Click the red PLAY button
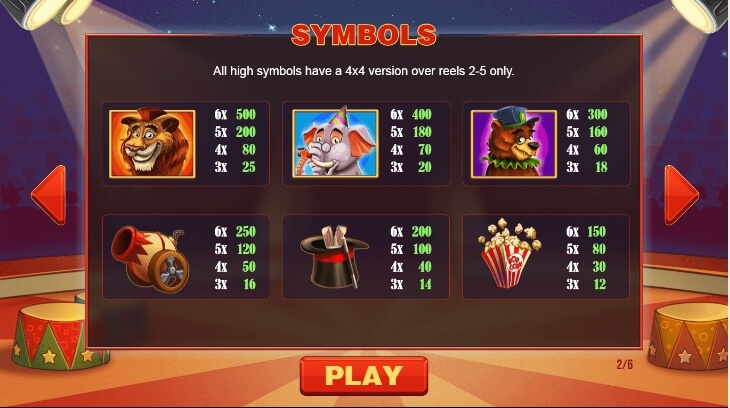The height and width of the screenshot is (408, 730). pyautogui.click(x=363, y=376)
